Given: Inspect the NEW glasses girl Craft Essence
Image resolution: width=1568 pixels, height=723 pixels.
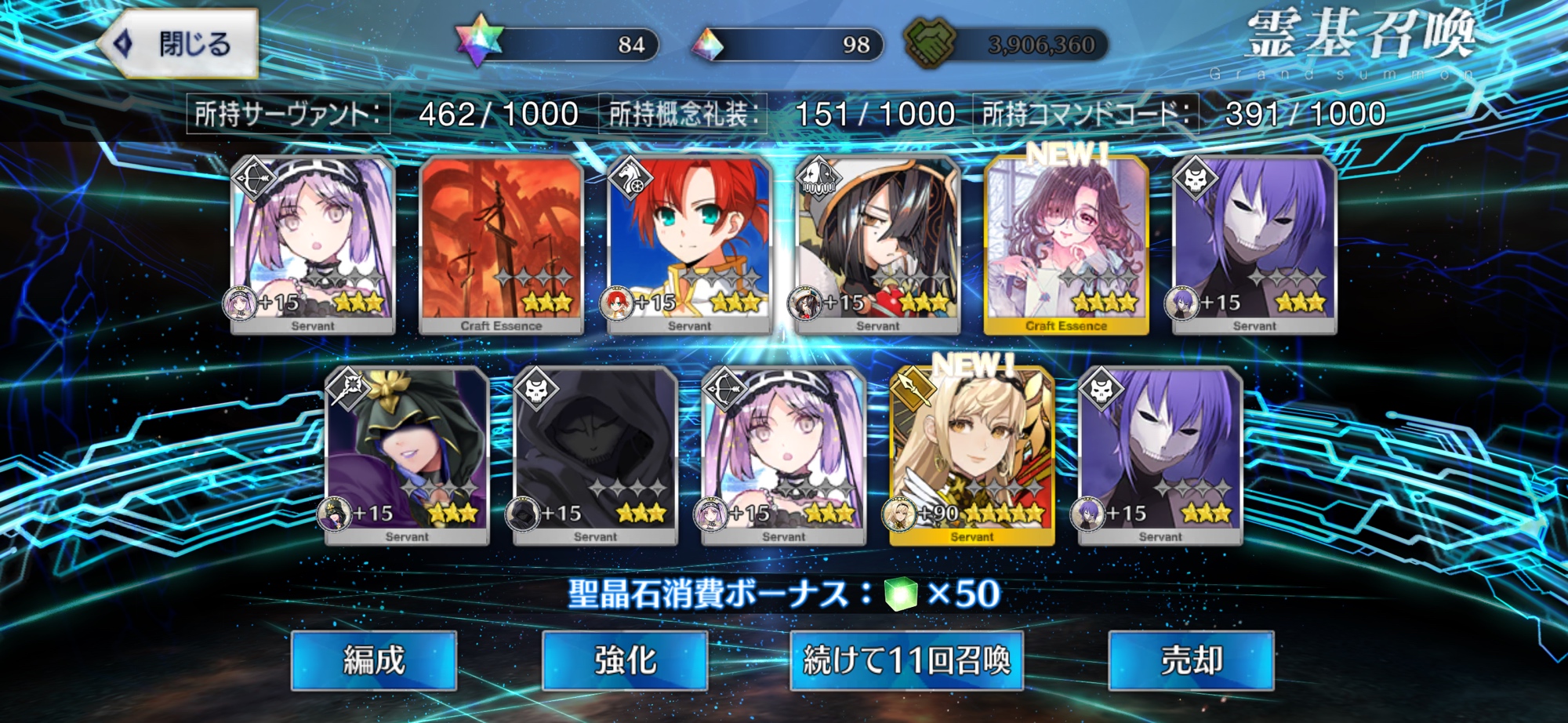Looking at the screenshot, I should click(x=1066, y=245).
